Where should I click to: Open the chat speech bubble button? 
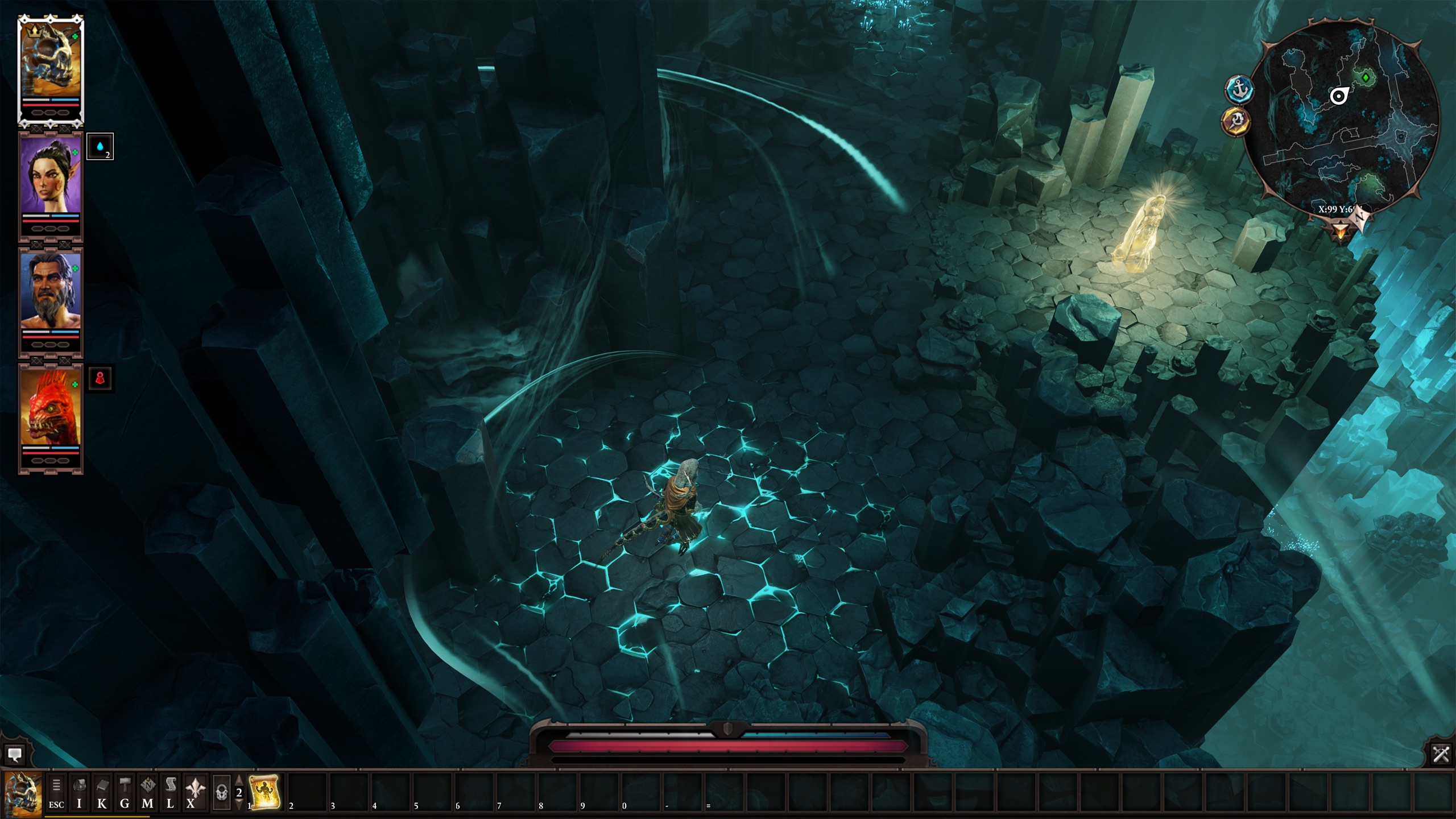15,755
